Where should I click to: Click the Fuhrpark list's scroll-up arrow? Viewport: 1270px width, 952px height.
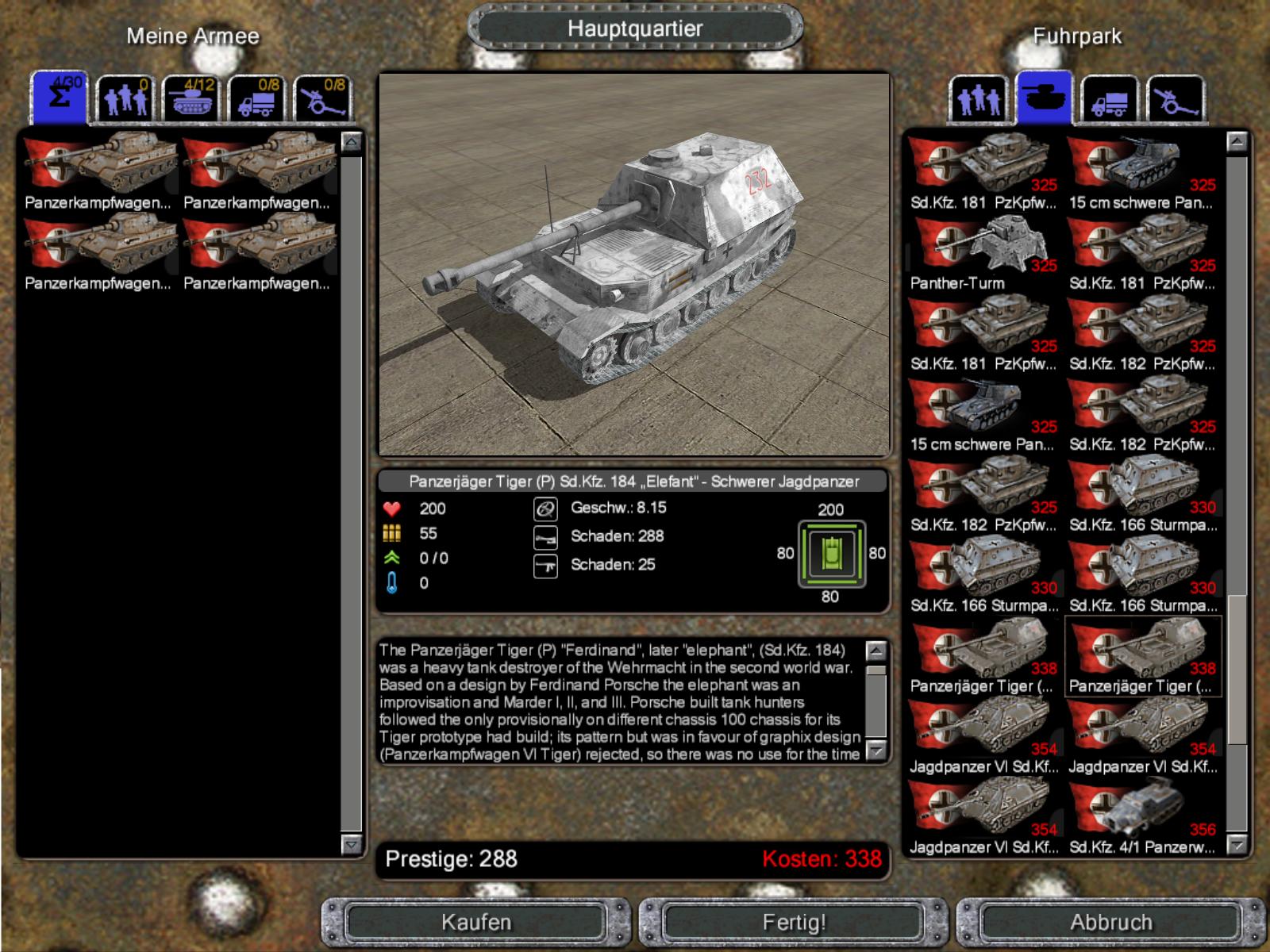(1237, 142)
